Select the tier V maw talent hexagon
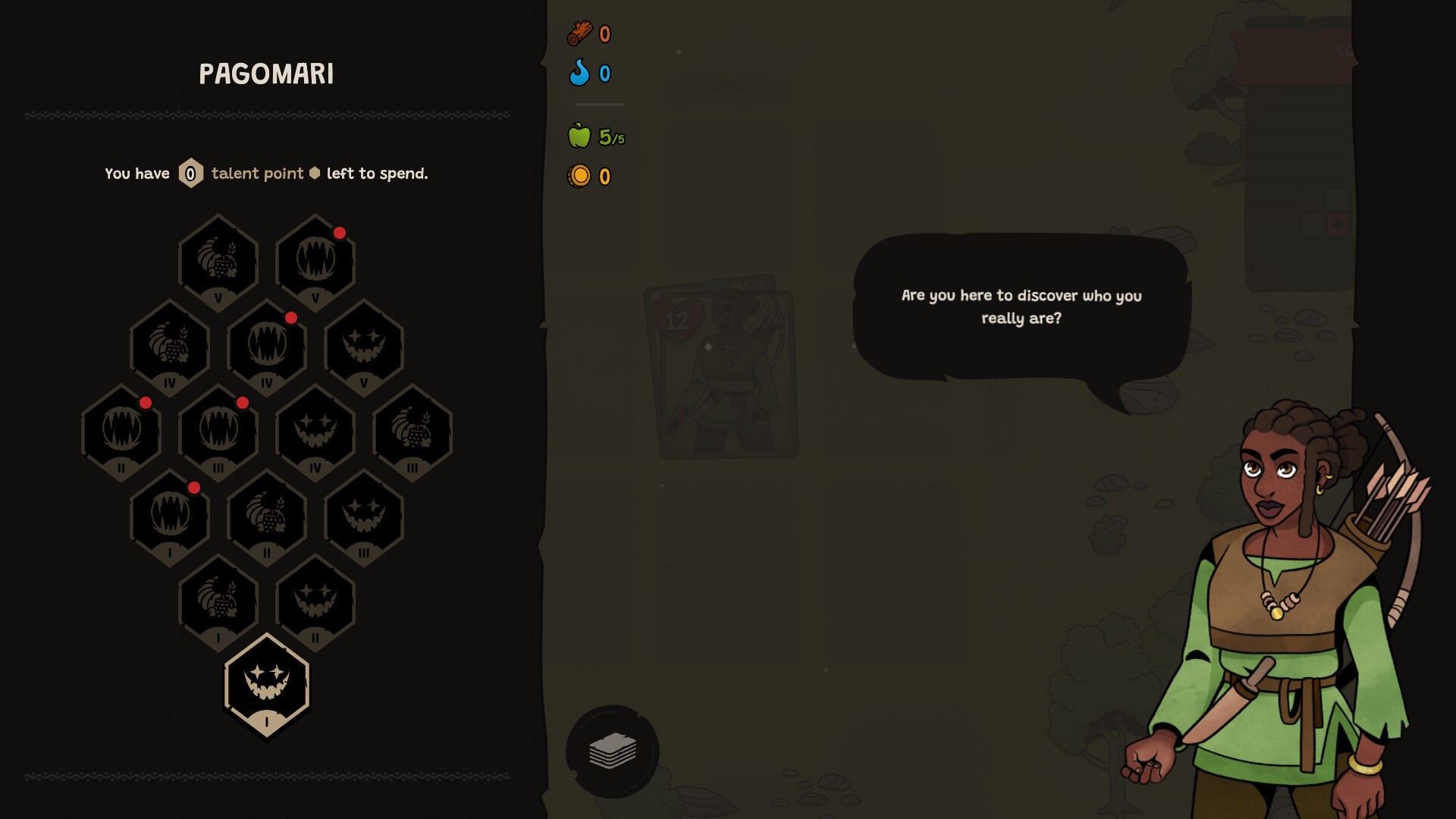The image size is (1456, 819). (x=316, y=259)
